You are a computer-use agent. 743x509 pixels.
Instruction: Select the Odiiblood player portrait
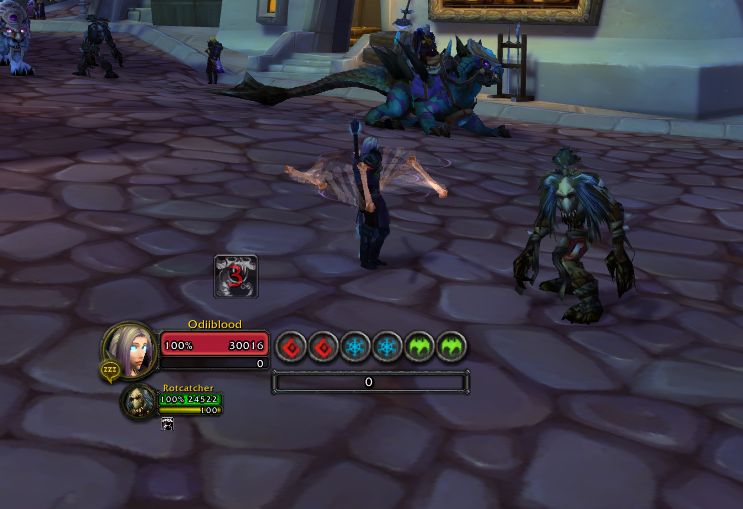coord(131,347)
